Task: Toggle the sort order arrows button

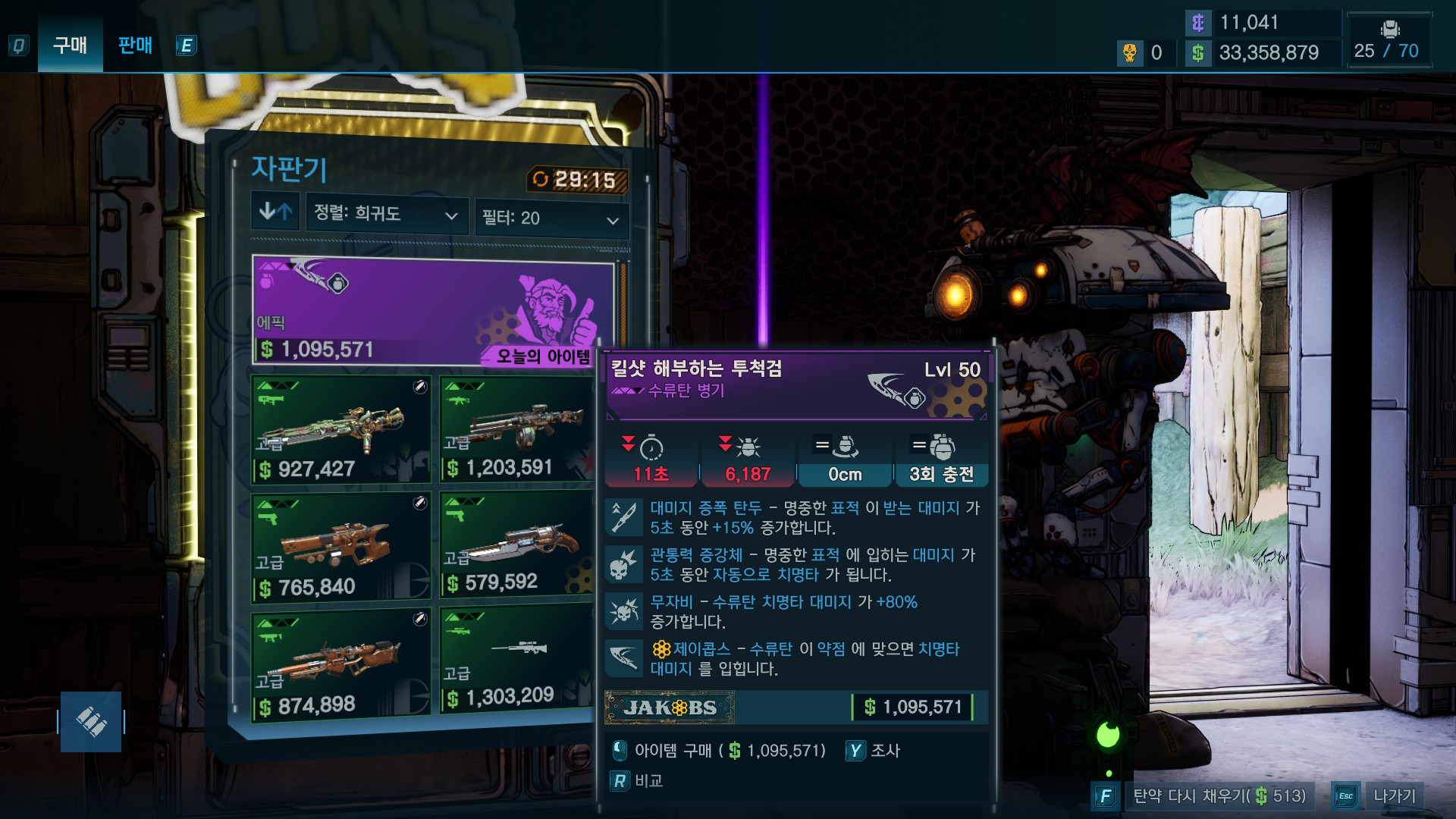Action: tap(275, 212)
